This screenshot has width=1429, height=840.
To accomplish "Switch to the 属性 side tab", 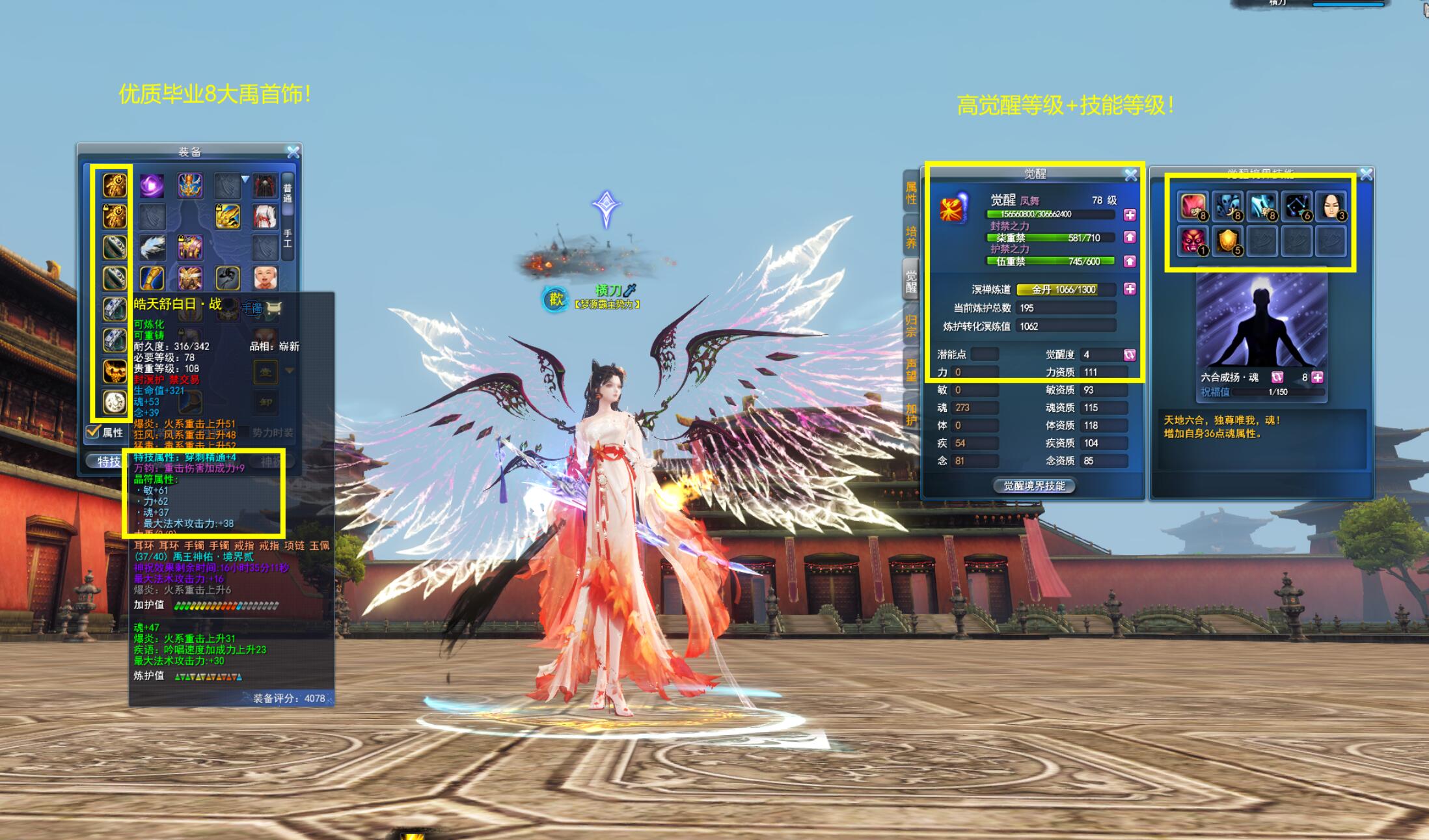I will (x=911, y=193).
